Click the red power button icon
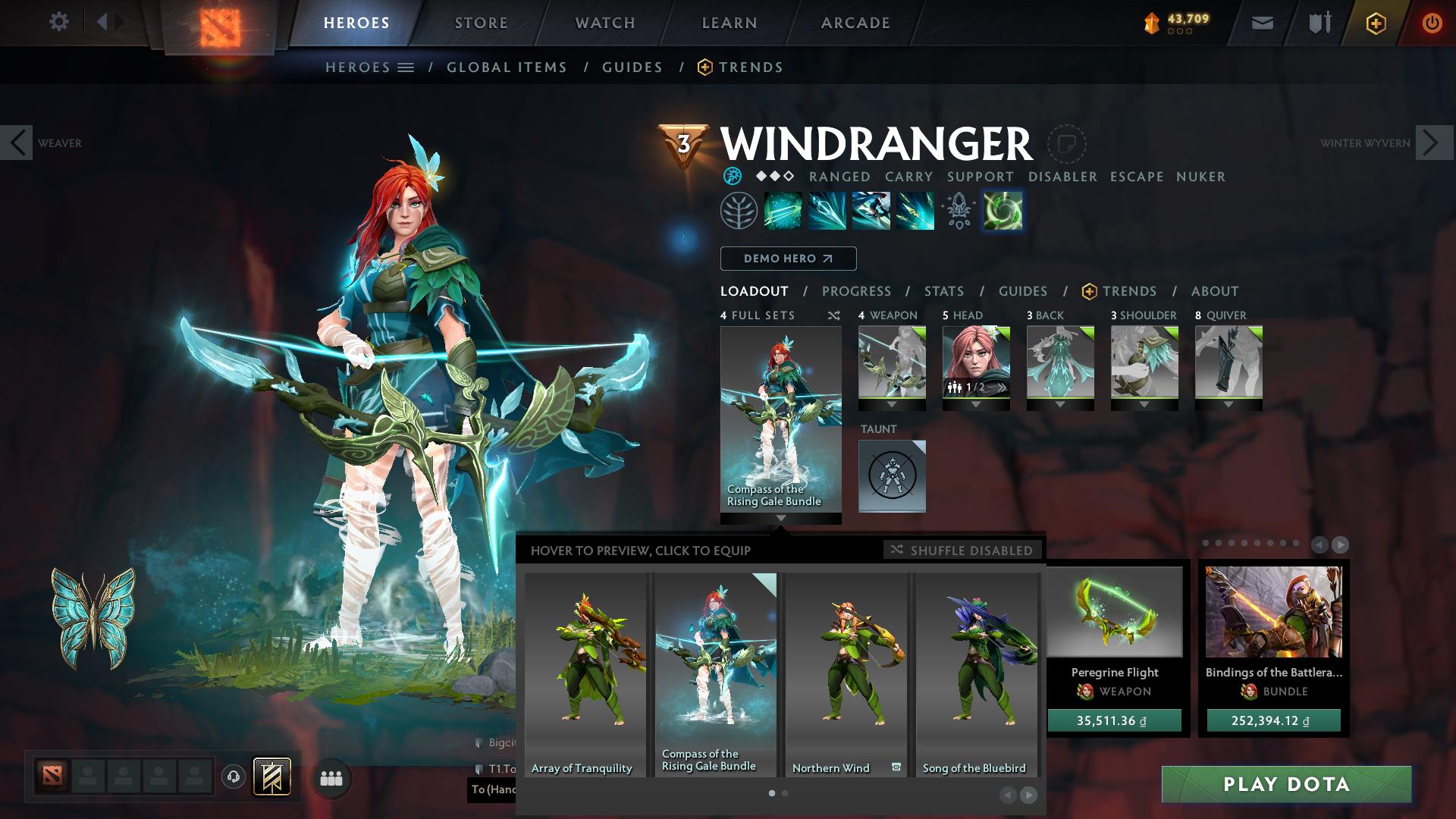Screen dimensions: 1456x819 (1432, 22)
